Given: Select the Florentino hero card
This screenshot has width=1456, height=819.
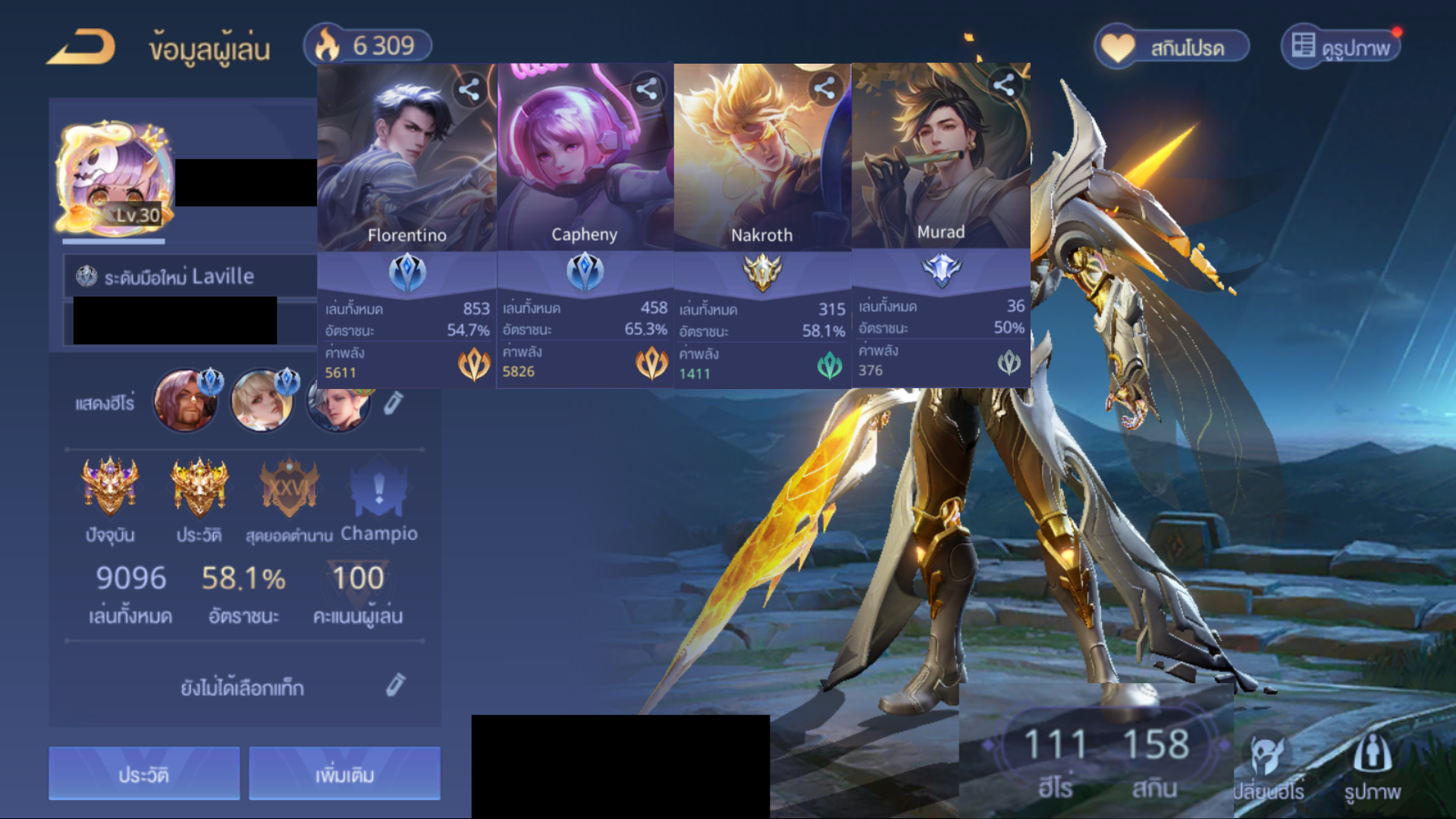Looking at the screenshot, I should pos(406,174).
